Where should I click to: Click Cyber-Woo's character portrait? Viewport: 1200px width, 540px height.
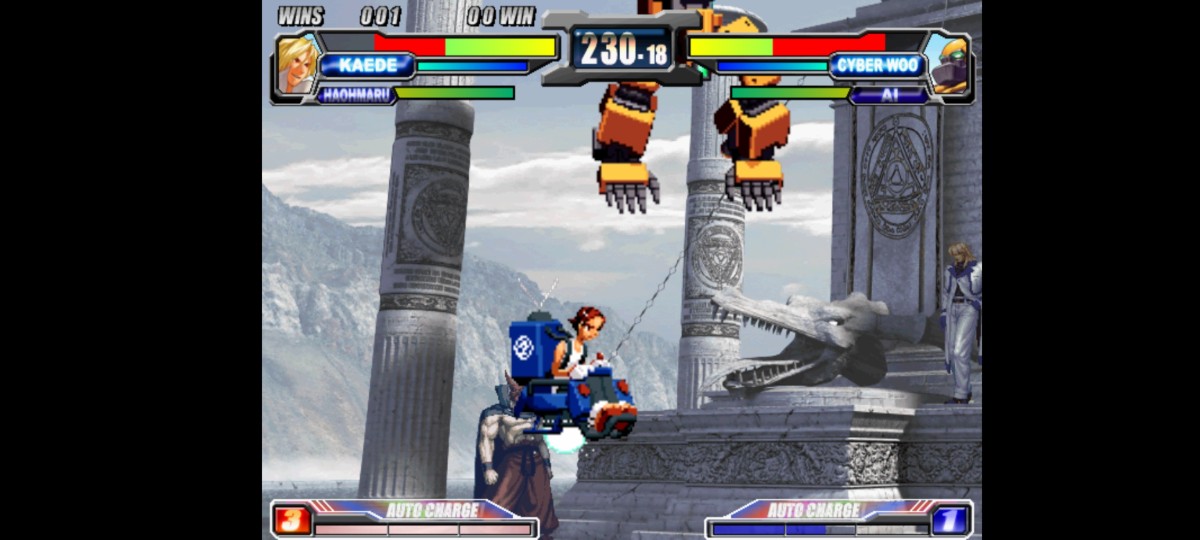(x=947, y=66)
